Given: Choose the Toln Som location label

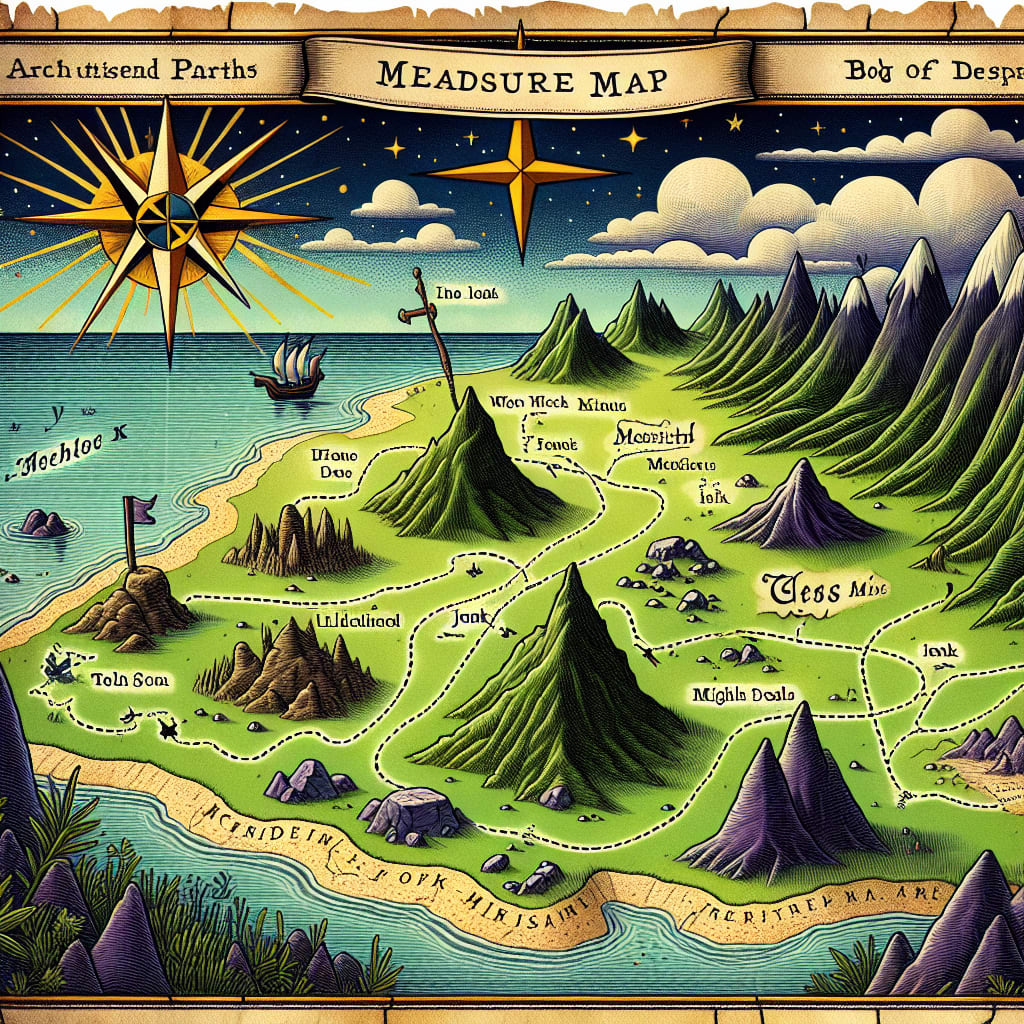Looking at the screenshot, I should tap(130, 679).
